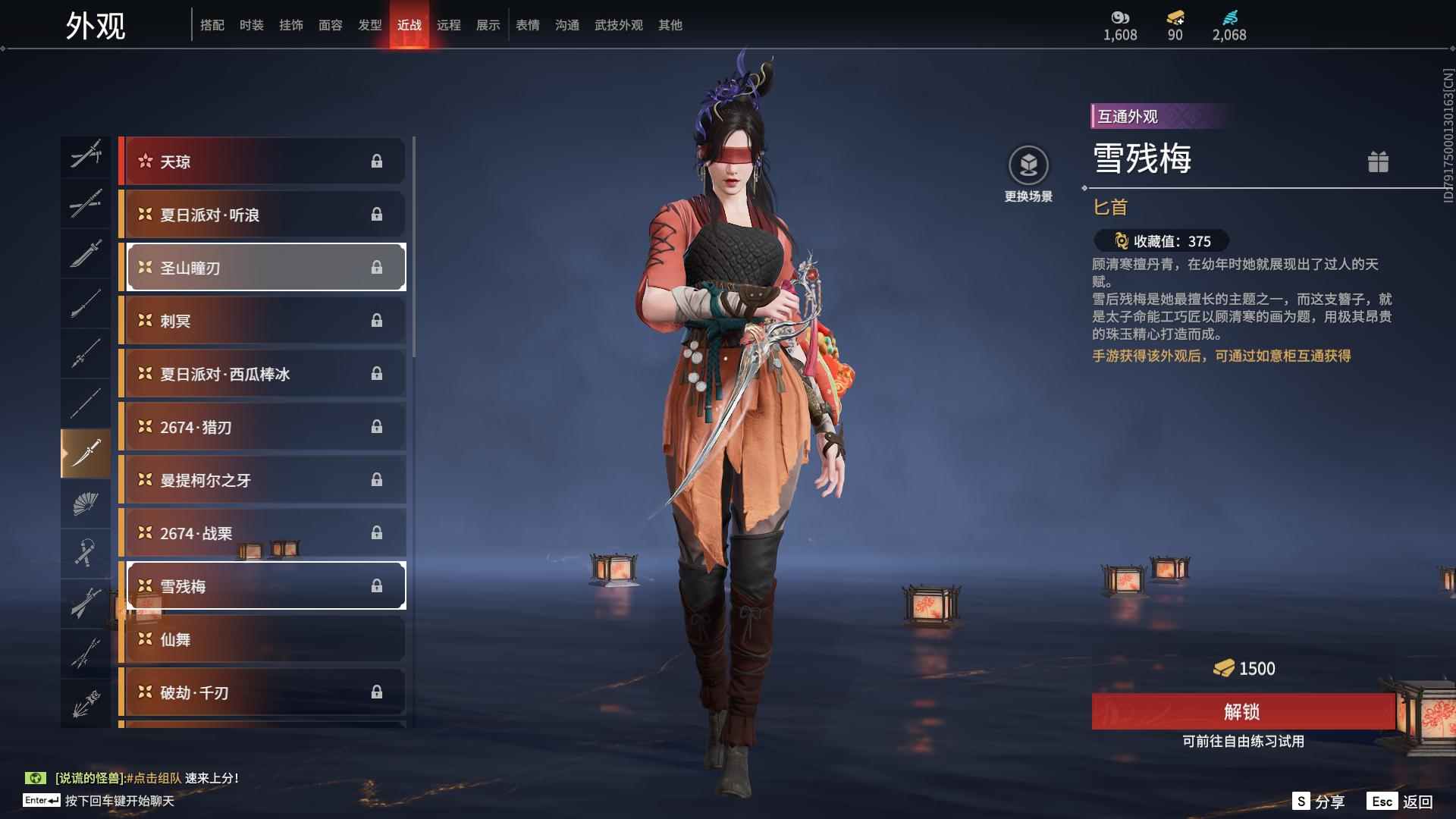Share this appearance with 分享
This screenshot has height=819, width=1456.
(1319, 802)
